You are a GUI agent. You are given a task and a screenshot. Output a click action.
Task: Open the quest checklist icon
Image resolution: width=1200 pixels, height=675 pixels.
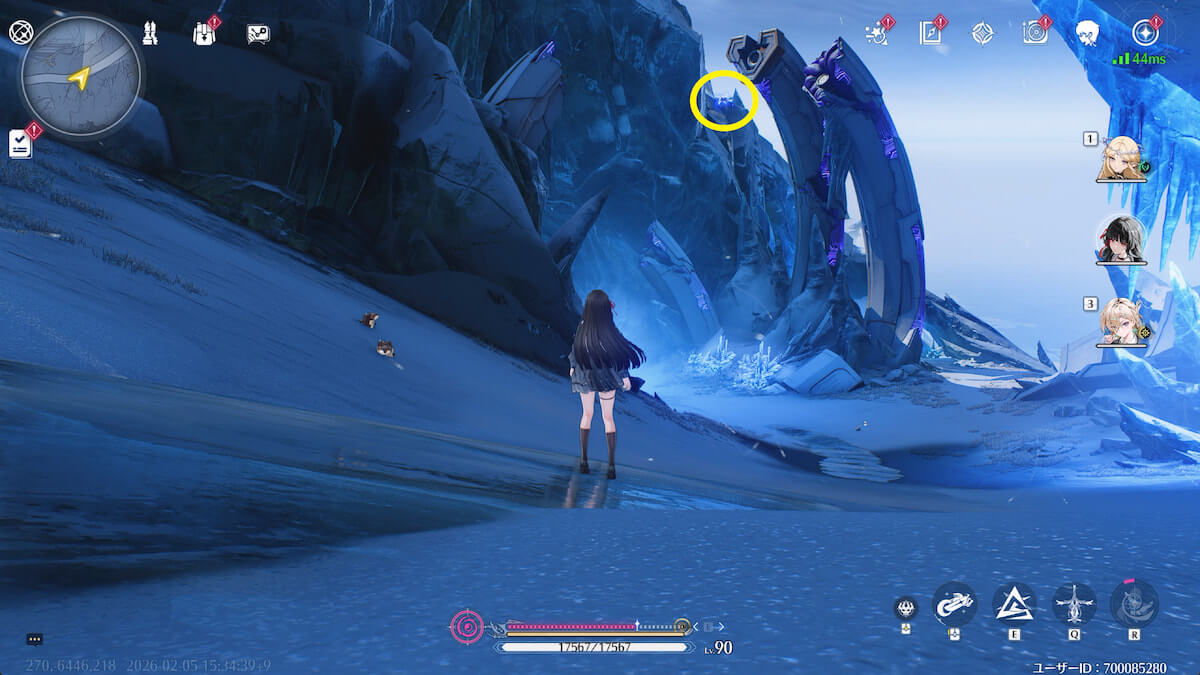pos(20,144)
